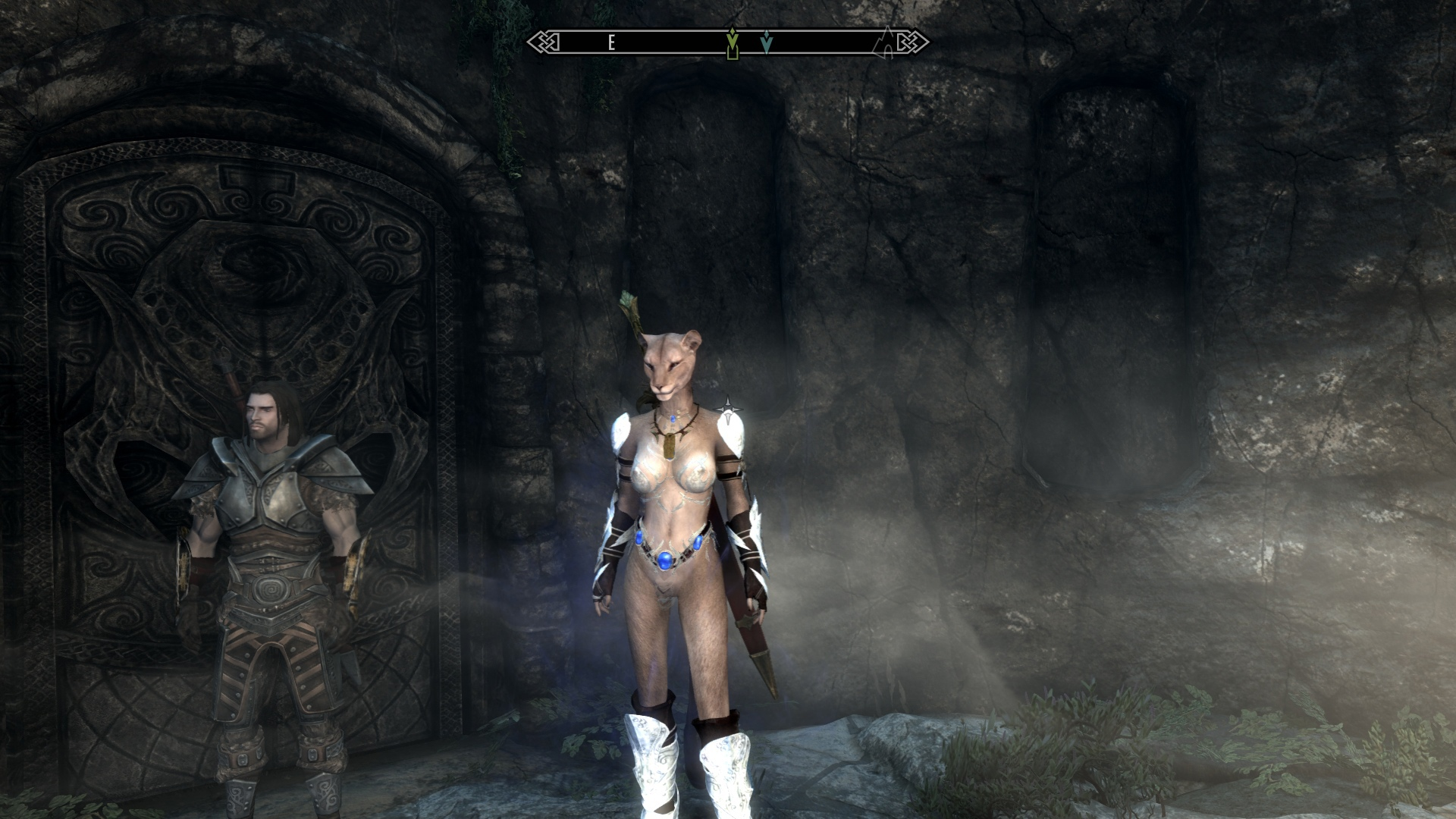Click the green quest marker on the compass
The height and width of the screenshot is (819, 1456).
(732, 43)
